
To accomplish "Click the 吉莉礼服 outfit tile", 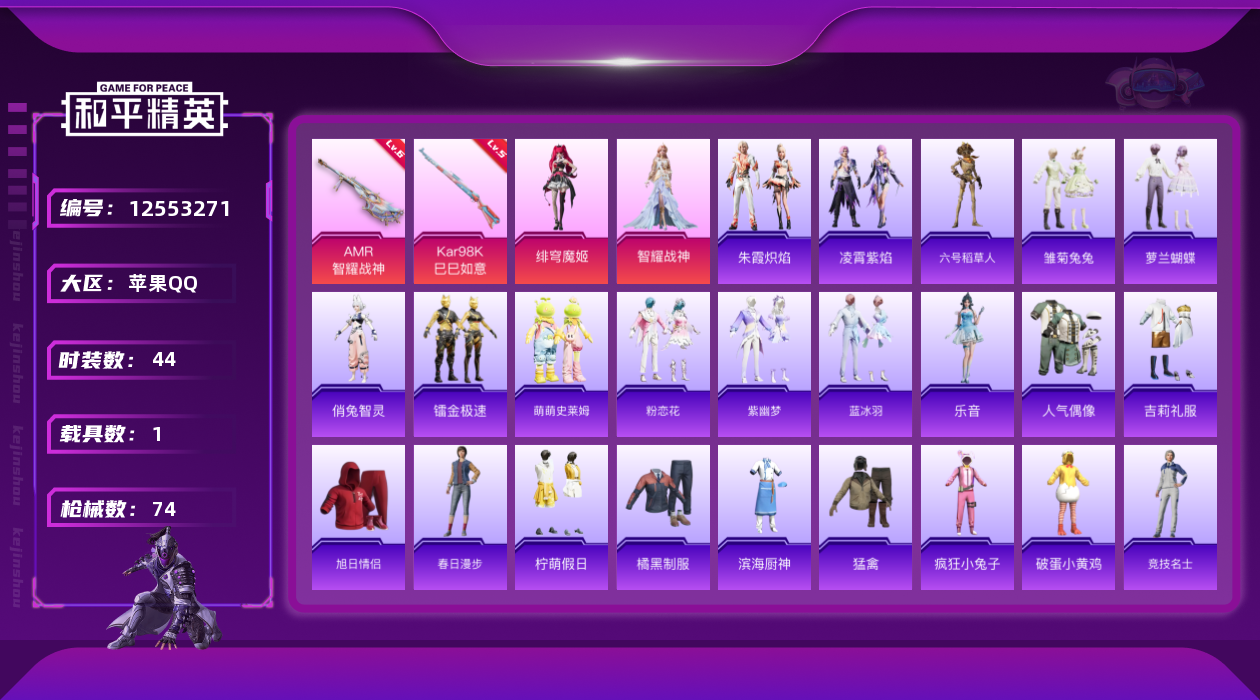I will click(1170, 363).
